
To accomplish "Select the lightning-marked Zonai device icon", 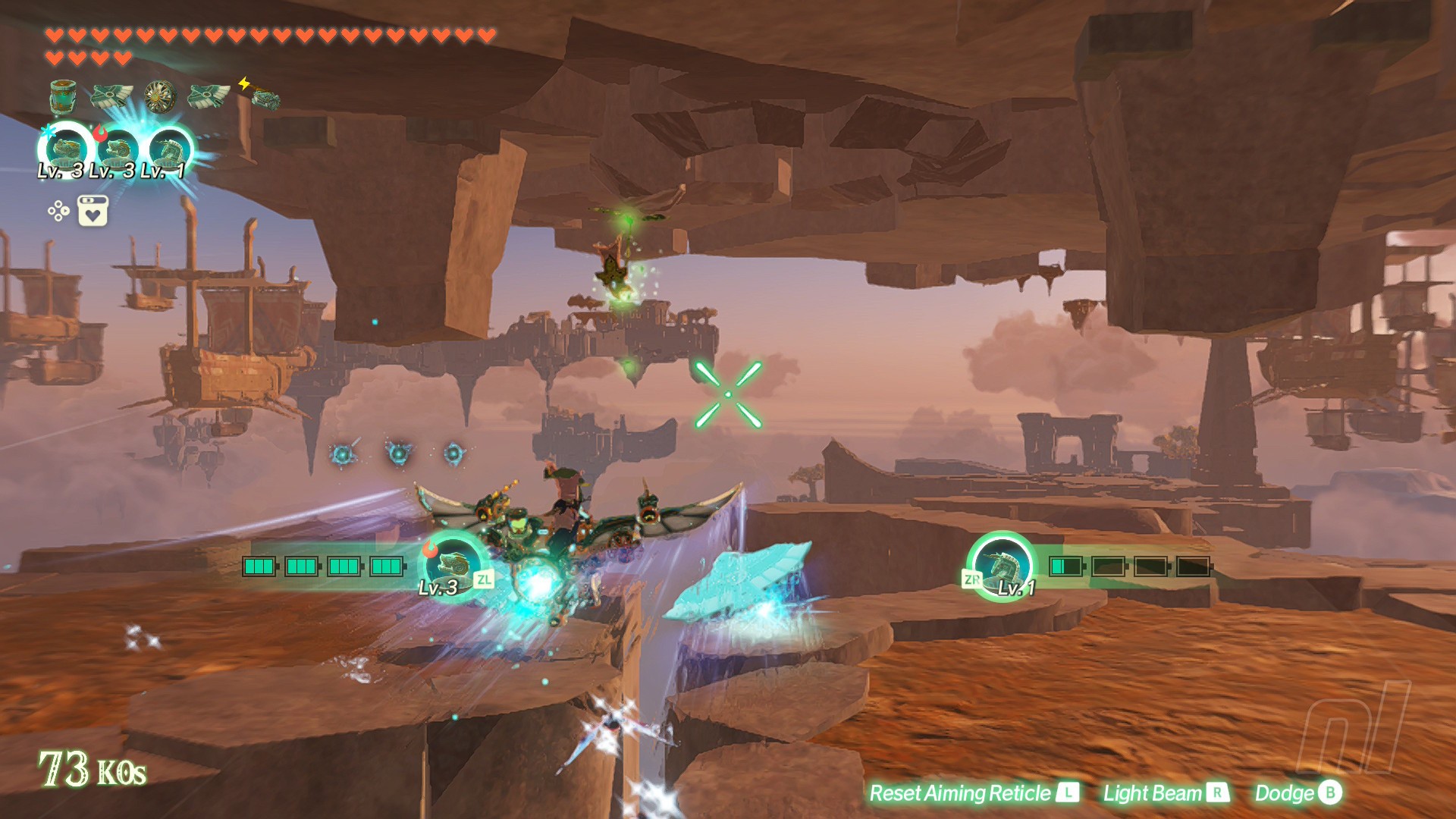I will click(x=263, y=96).
